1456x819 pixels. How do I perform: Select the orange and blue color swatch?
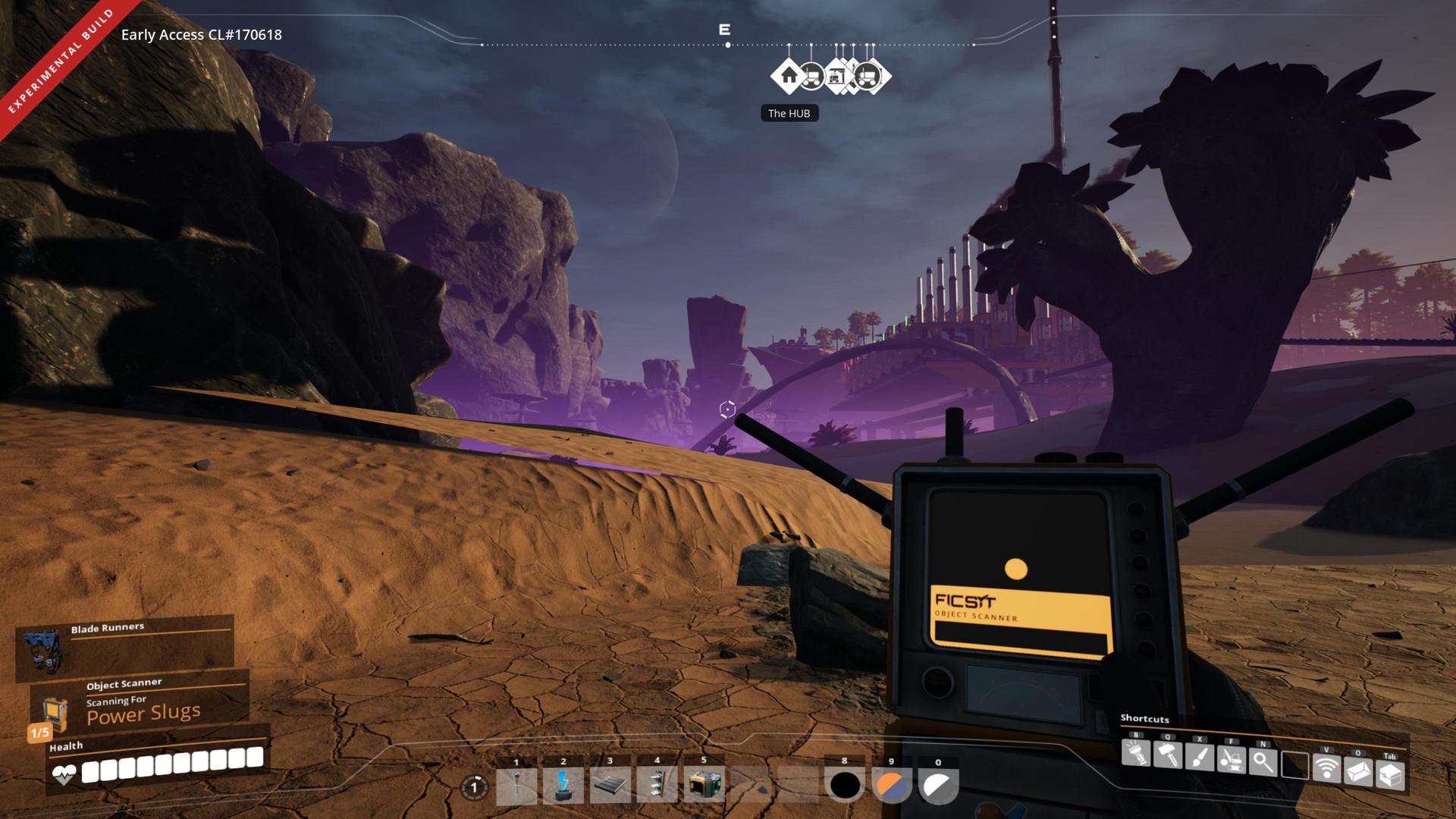892,786
